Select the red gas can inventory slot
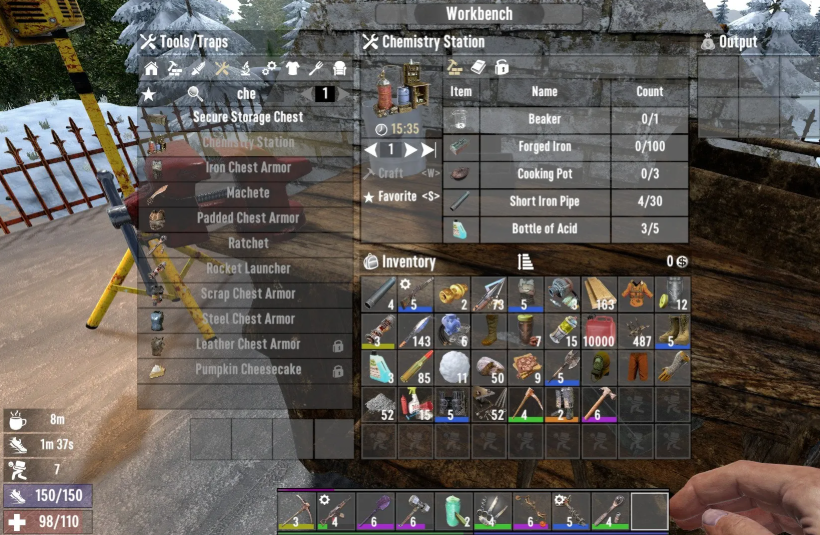Image resolution: width=820 pixels, height=535 pixels. 600,331
